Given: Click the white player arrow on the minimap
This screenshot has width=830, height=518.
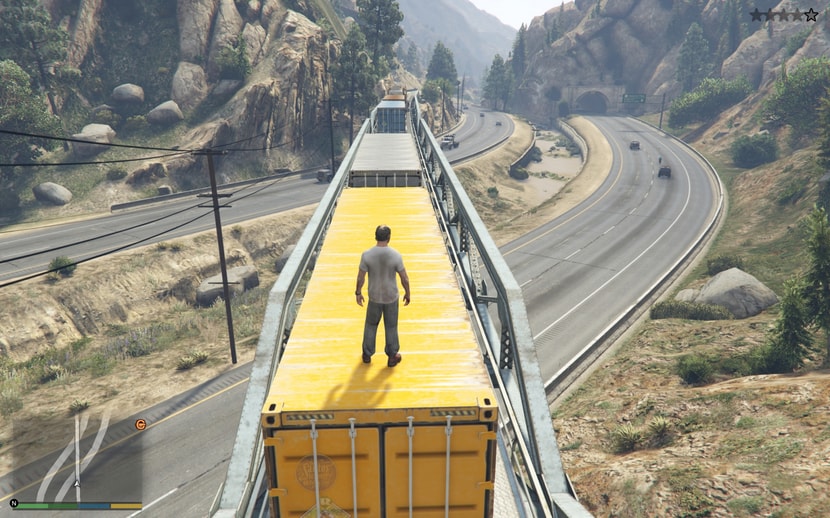Looking at the screenshot, I should (77, 483).
